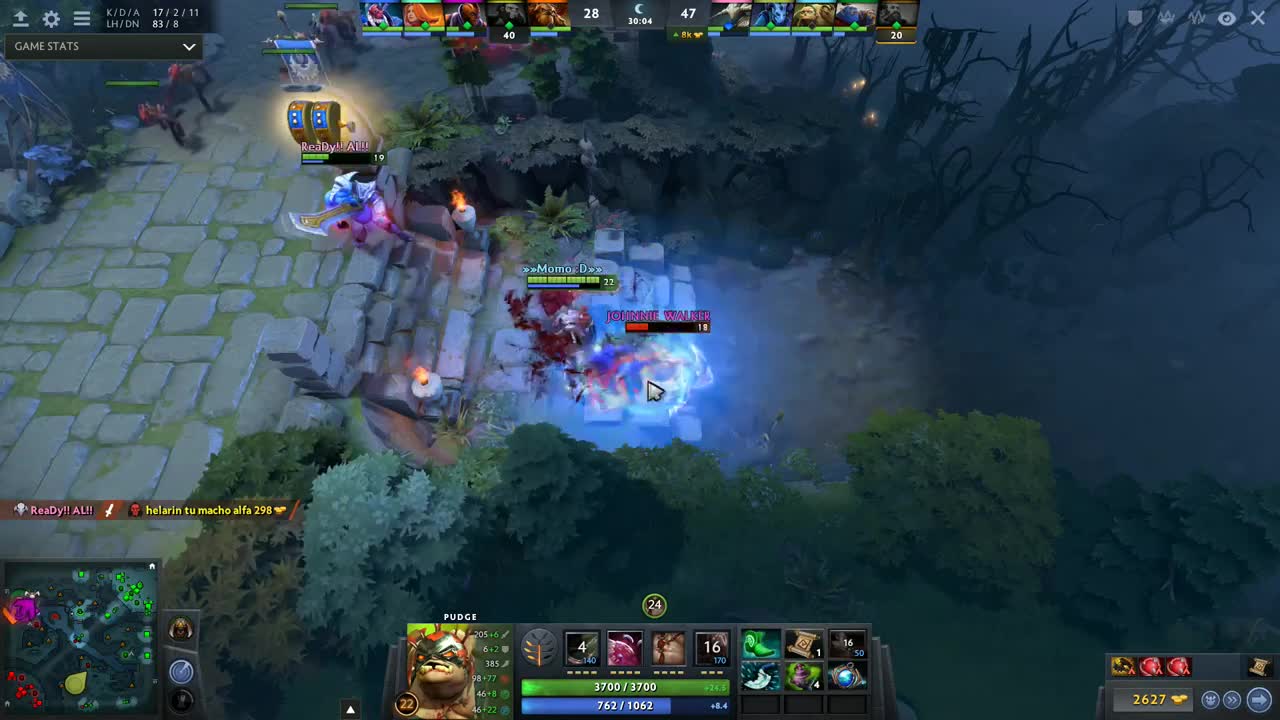The image size is (1280, 720).
Task: Select the Flesh Heap ability icon
Action: (668, 648)
